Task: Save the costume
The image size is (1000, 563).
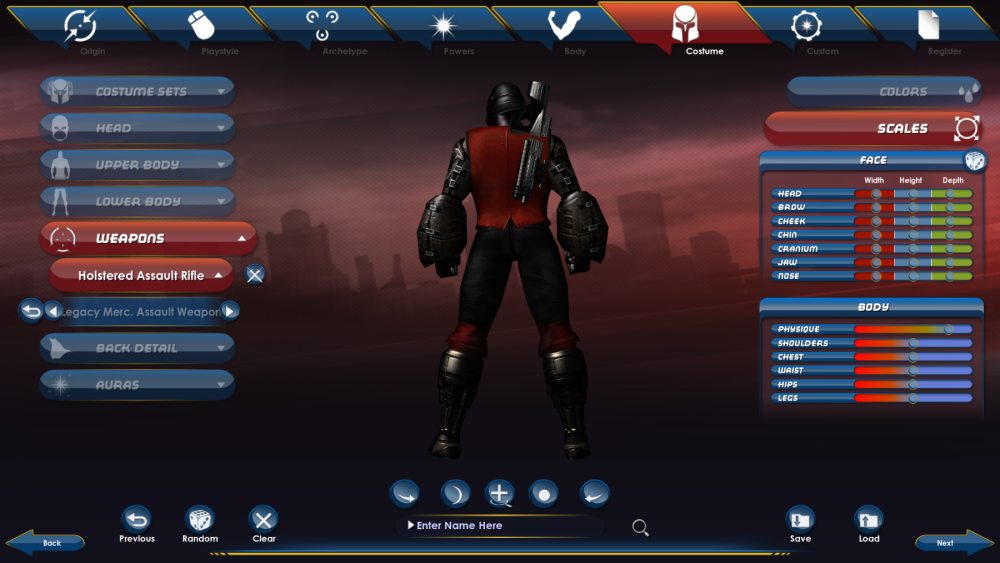Action: [800, 524]
